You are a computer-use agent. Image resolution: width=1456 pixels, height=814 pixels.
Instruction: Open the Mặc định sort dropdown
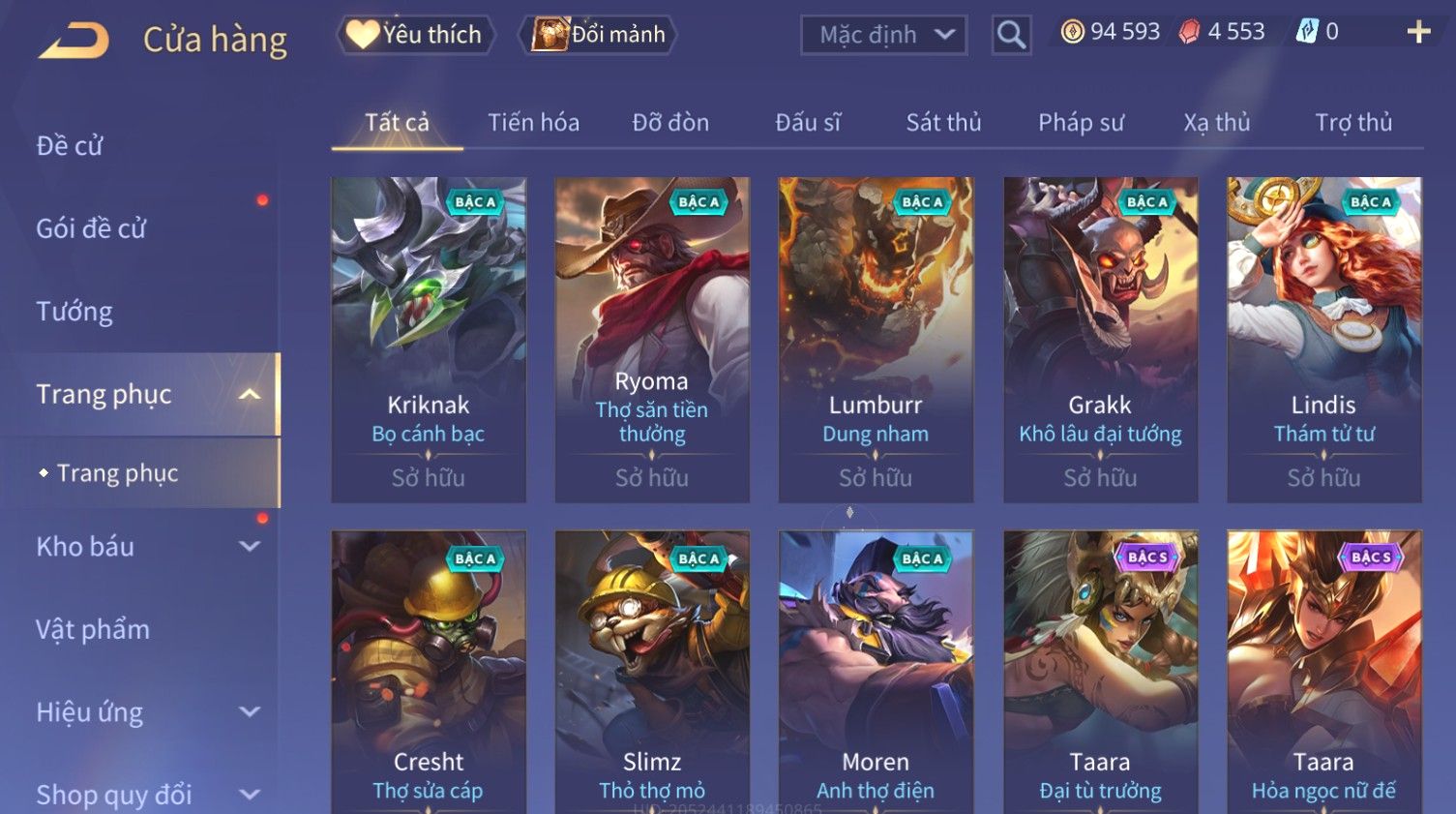[883, 36]
